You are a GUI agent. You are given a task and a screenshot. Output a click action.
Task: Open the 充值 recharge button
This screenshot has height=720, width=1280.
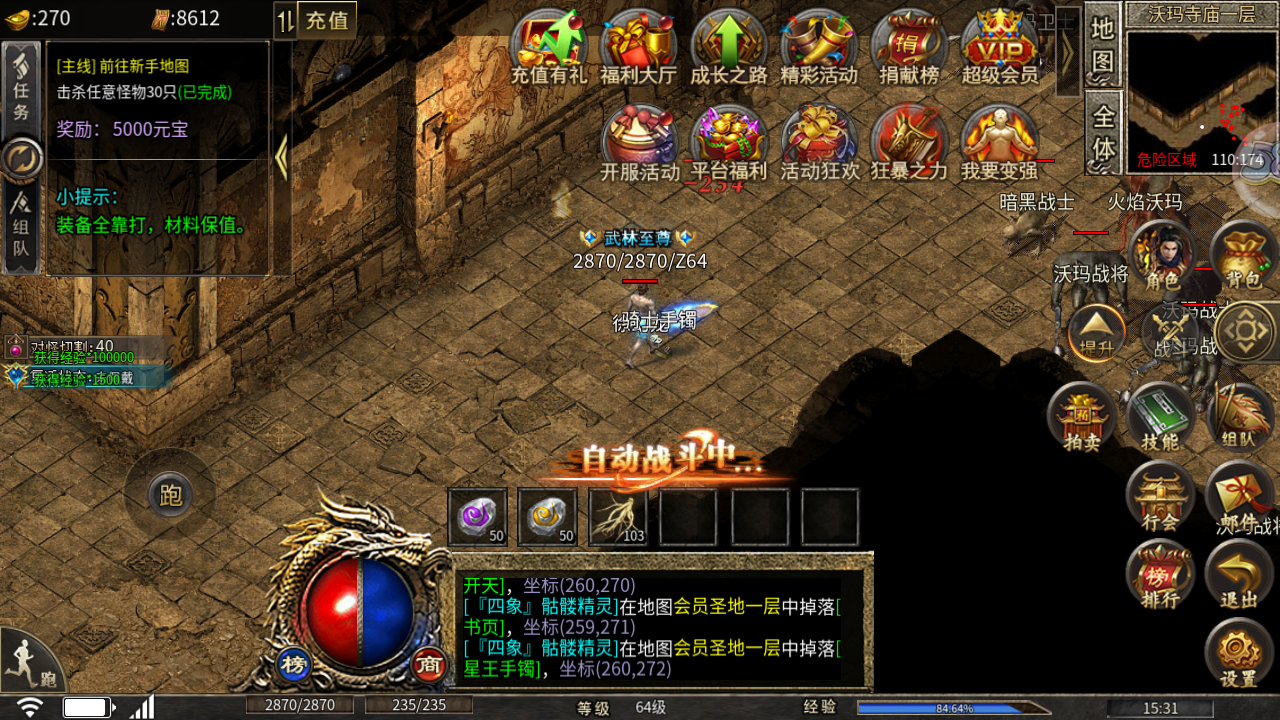(x=327, y=20)
